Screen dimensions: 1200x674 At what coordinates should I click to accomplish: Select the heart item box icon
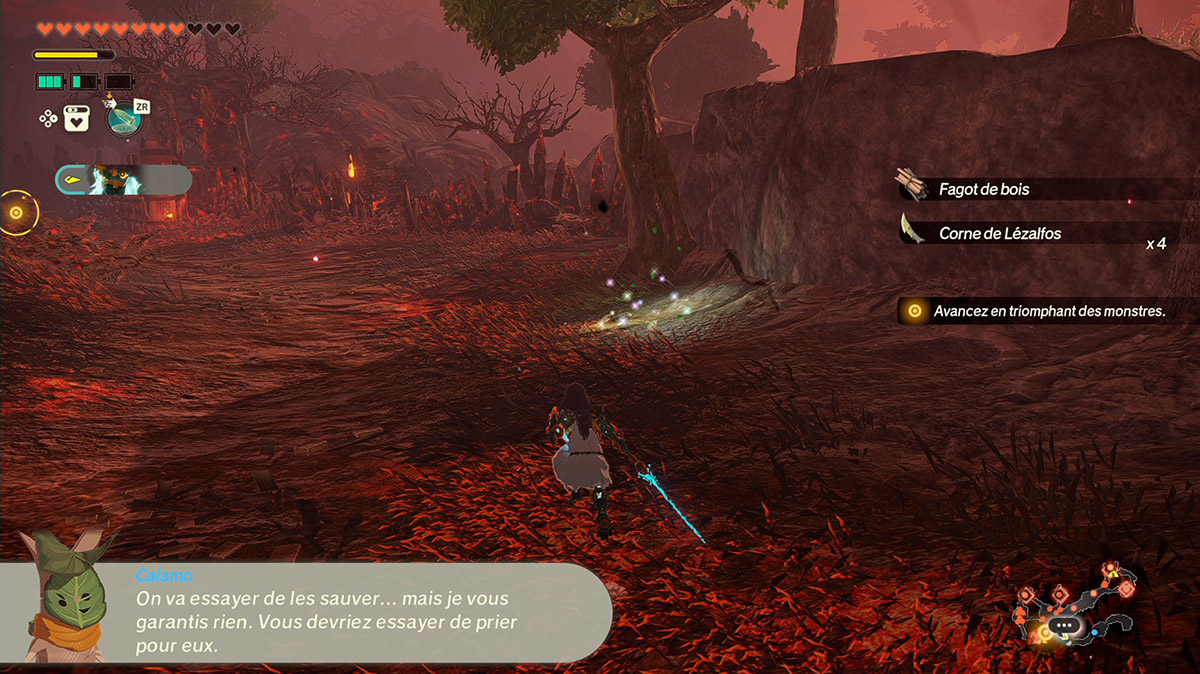coord(78,119)
